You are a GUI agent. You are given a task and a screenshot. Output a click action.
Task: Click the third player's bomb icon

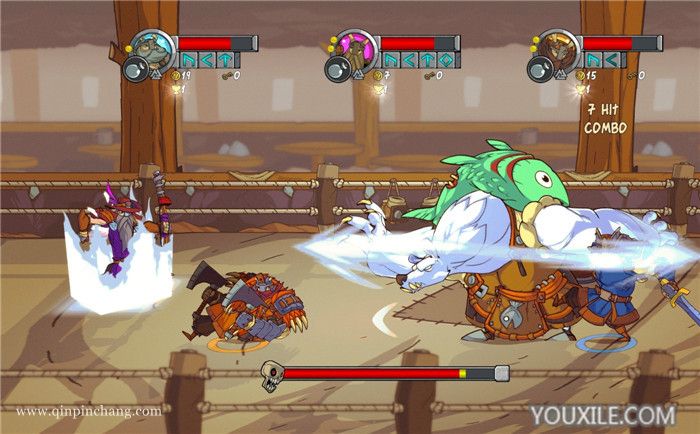coord(539,68)
